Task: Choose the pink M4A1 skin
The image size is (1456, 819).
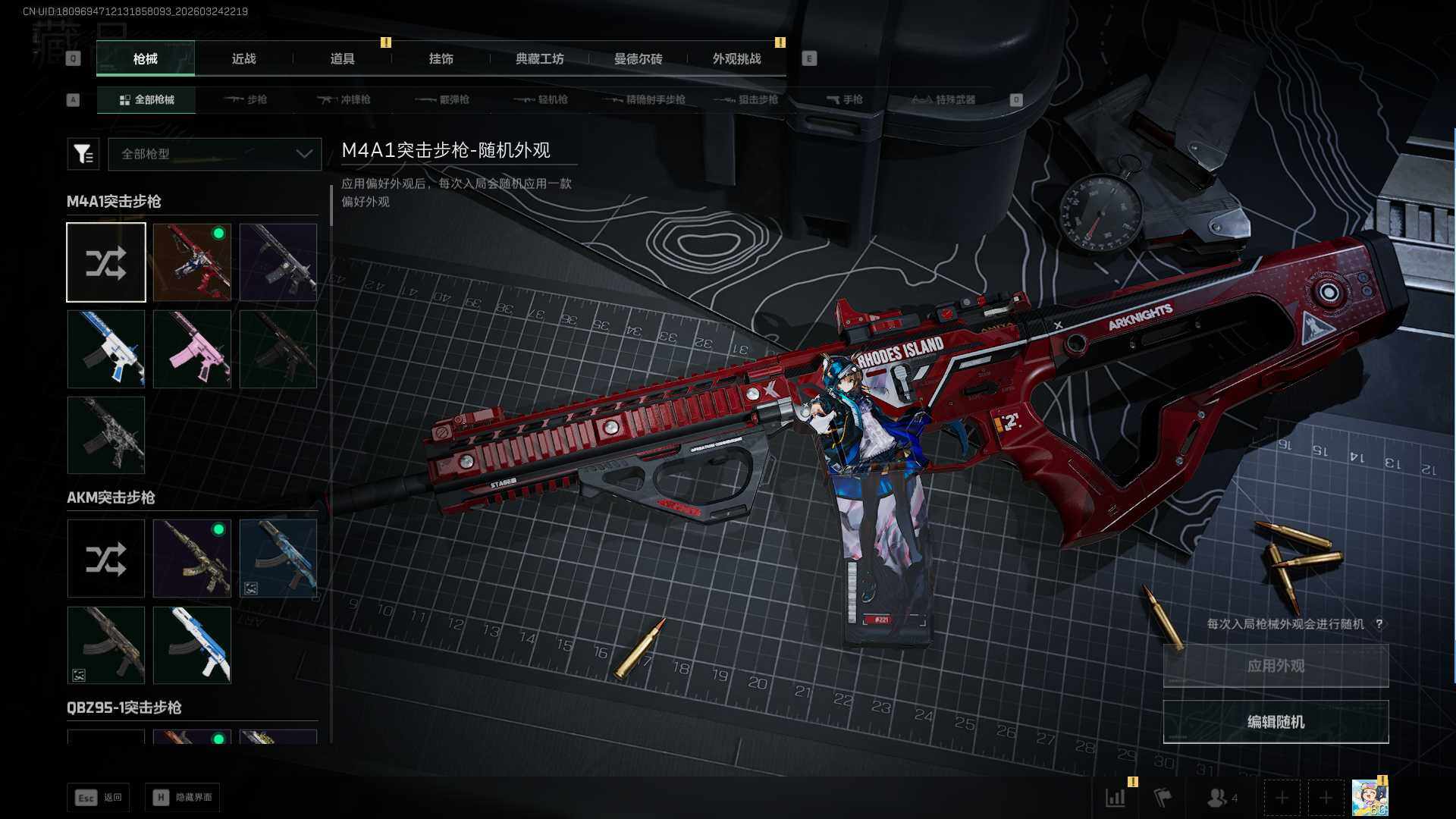Action: click(192, 349)
